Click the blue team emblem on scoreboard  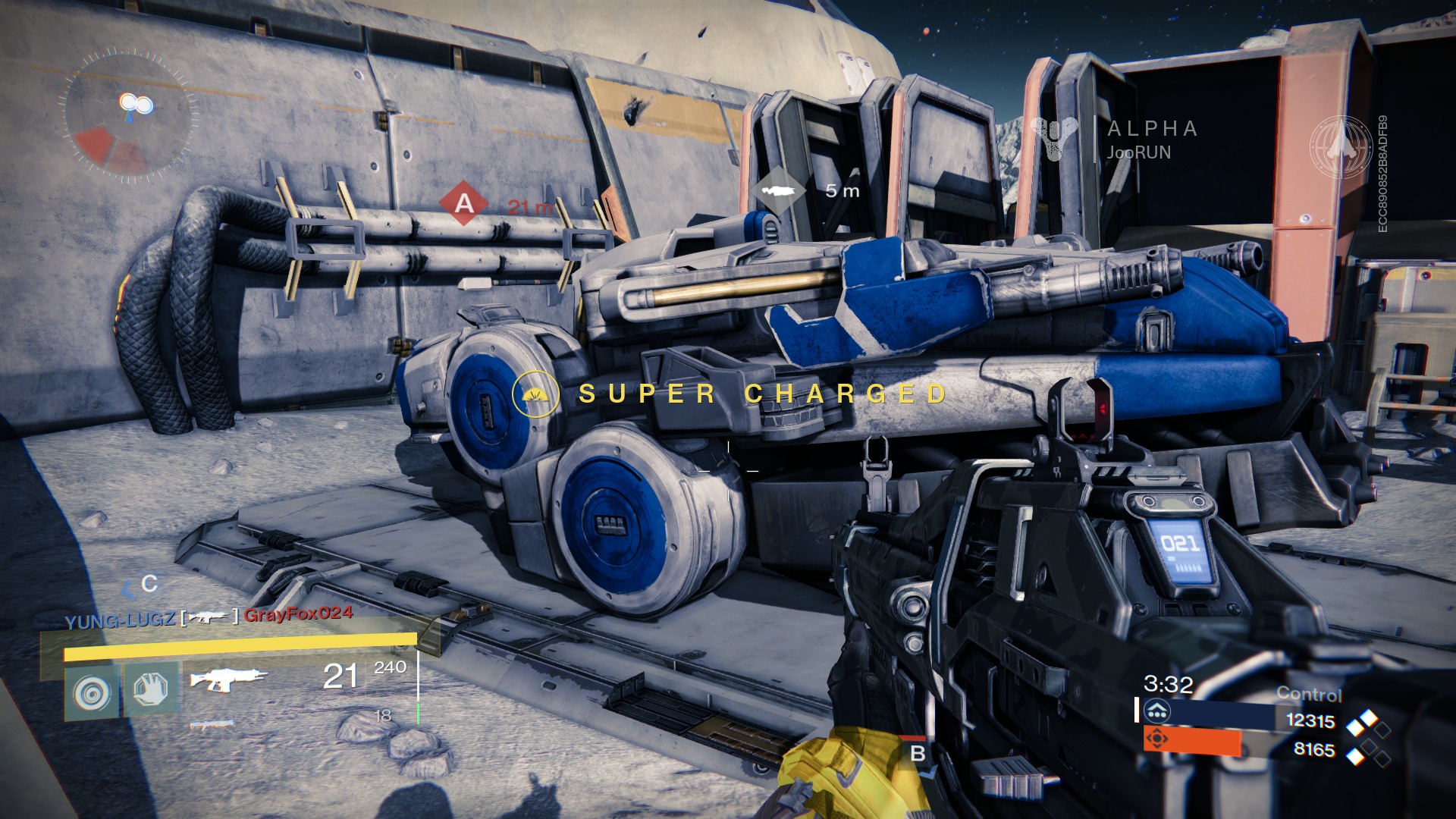(1157, 712)
